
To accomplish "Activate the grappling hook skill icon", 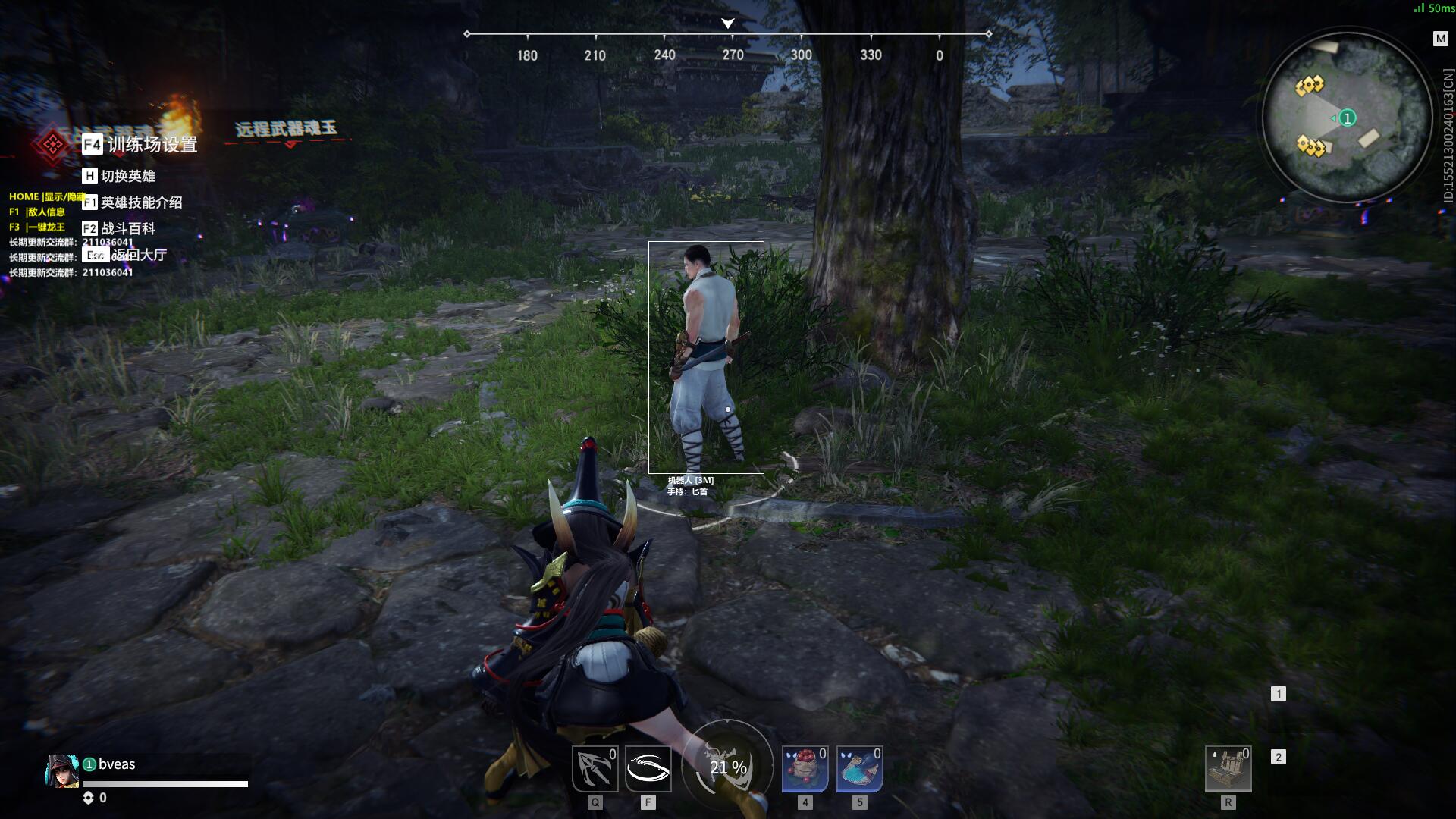I will pyautogui.click(x=595, y=769).
